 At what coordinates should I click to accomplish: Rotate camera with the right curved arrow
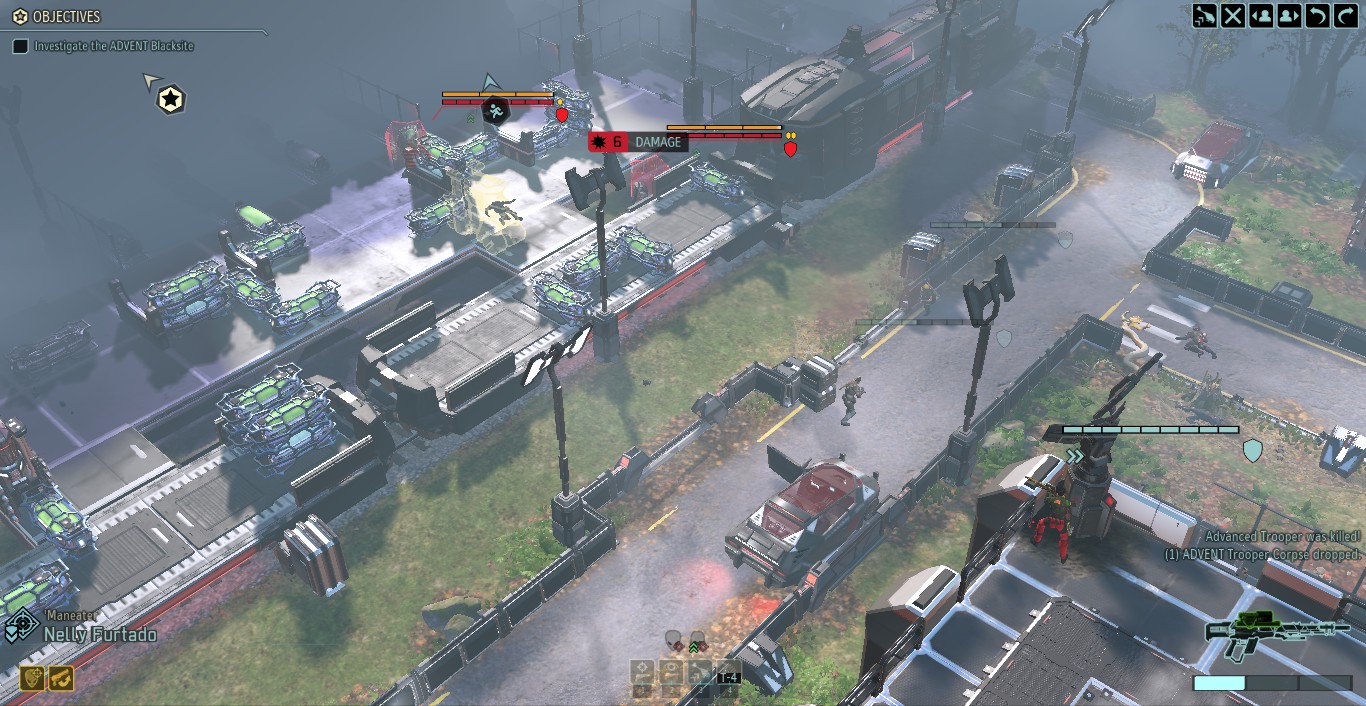pos(1344,16)
